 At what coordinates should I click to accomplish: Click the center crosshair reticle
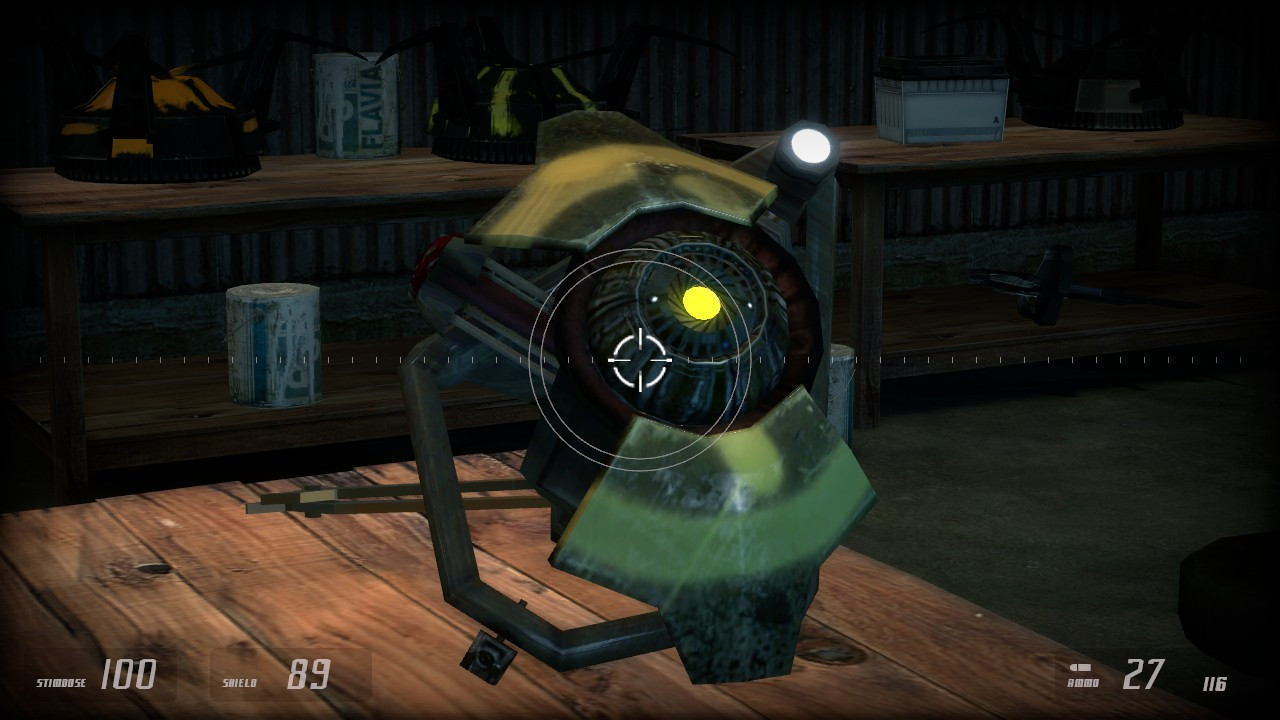point(640,360)
